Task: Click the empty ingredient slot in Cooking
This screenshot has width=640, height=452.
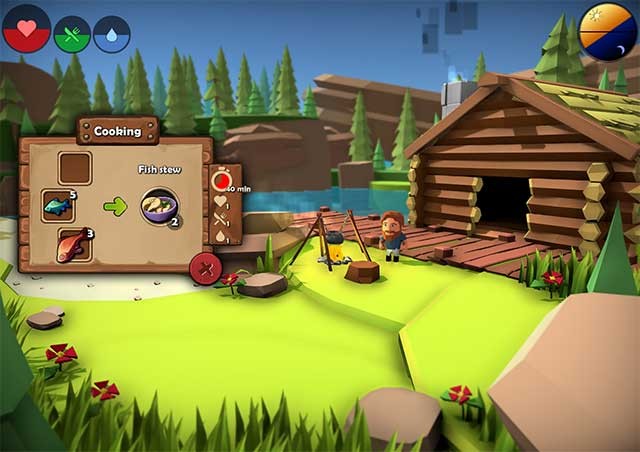Action: 75,168
